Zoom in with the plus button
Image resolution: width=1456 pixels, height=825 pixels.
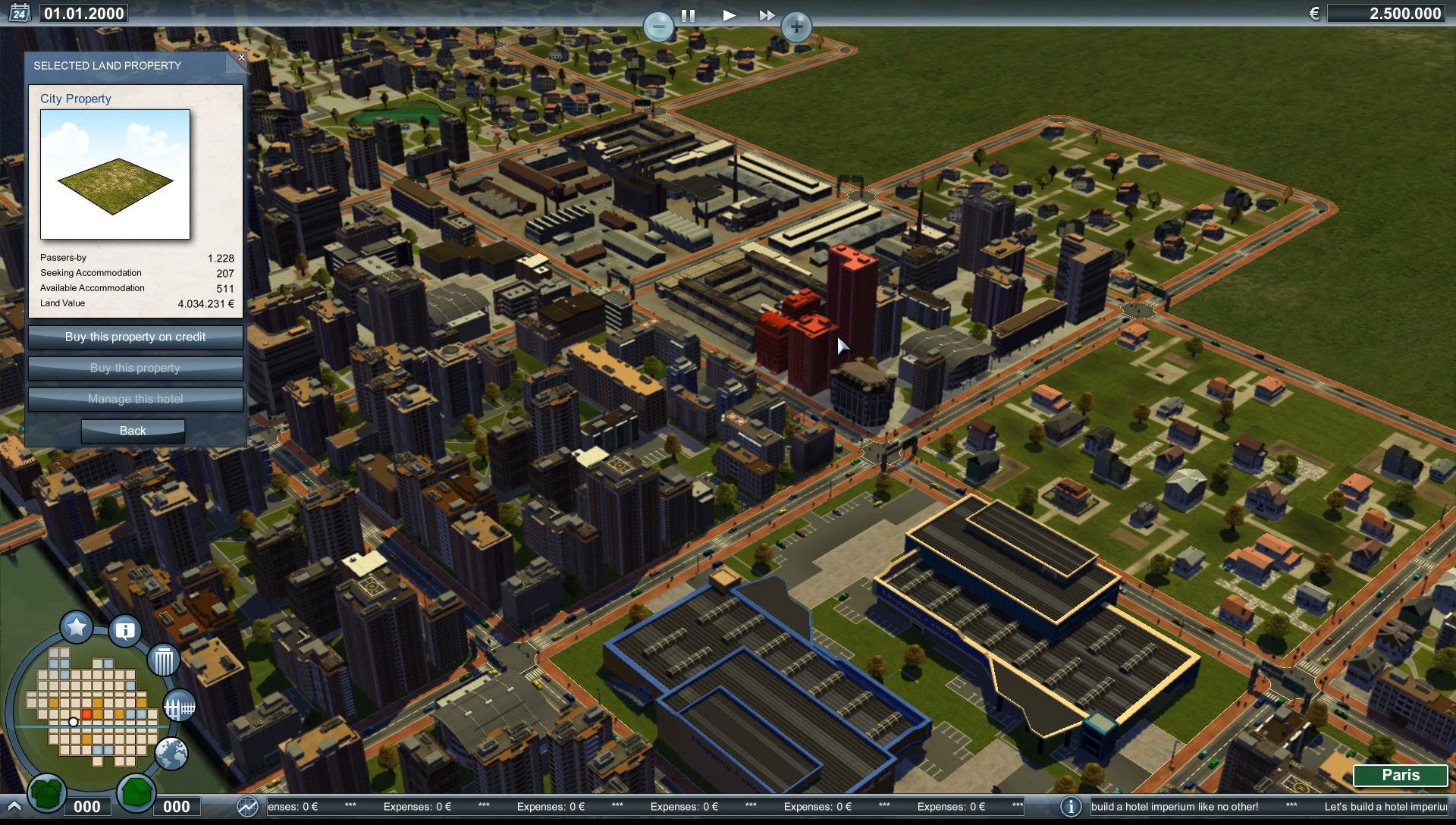coord(797,27)
